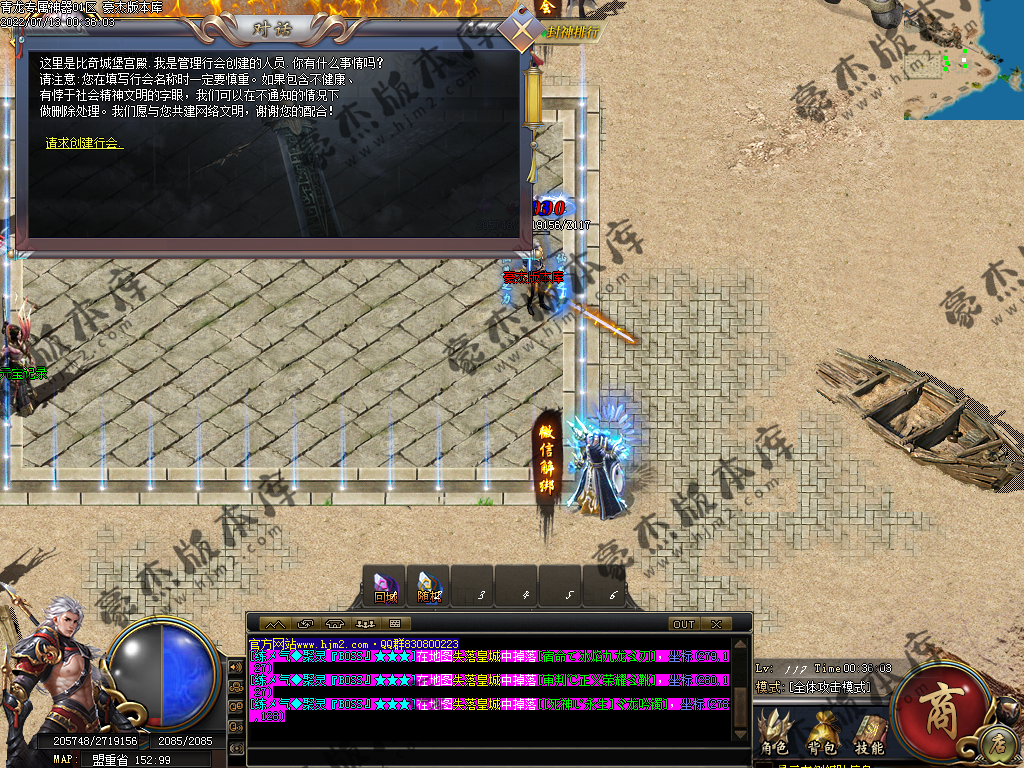The height and width of the screenshot is (768, 1024).
Task: Click the grid icon in chat toolbar
Action: tap(393, 624)
